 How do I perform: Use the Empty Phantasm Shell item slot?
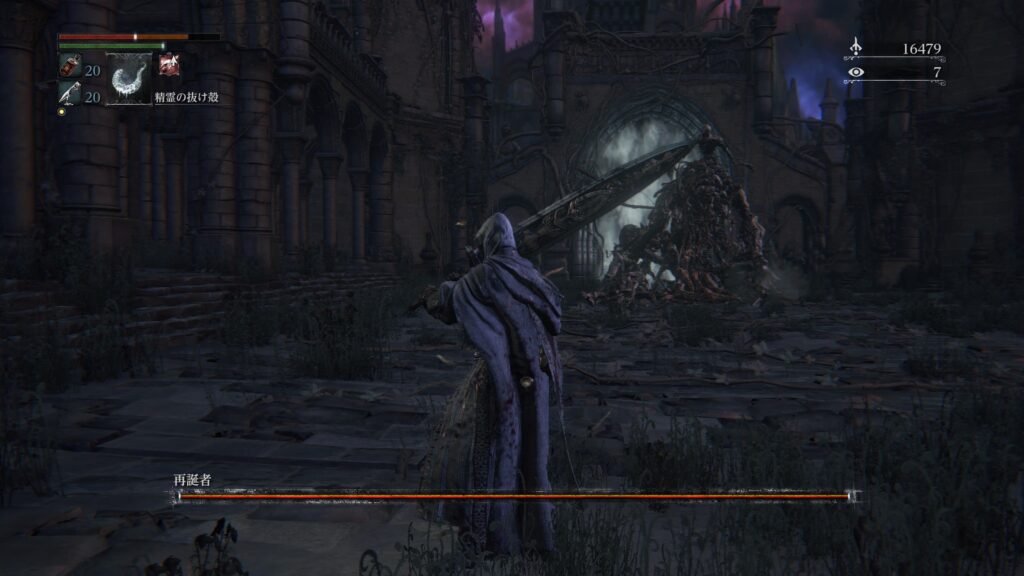[129, 79]
